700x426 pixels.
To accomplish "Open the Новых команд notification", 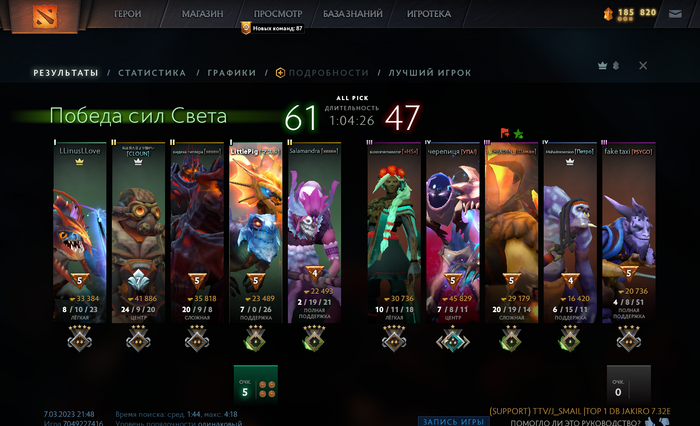I will (272, 29).
